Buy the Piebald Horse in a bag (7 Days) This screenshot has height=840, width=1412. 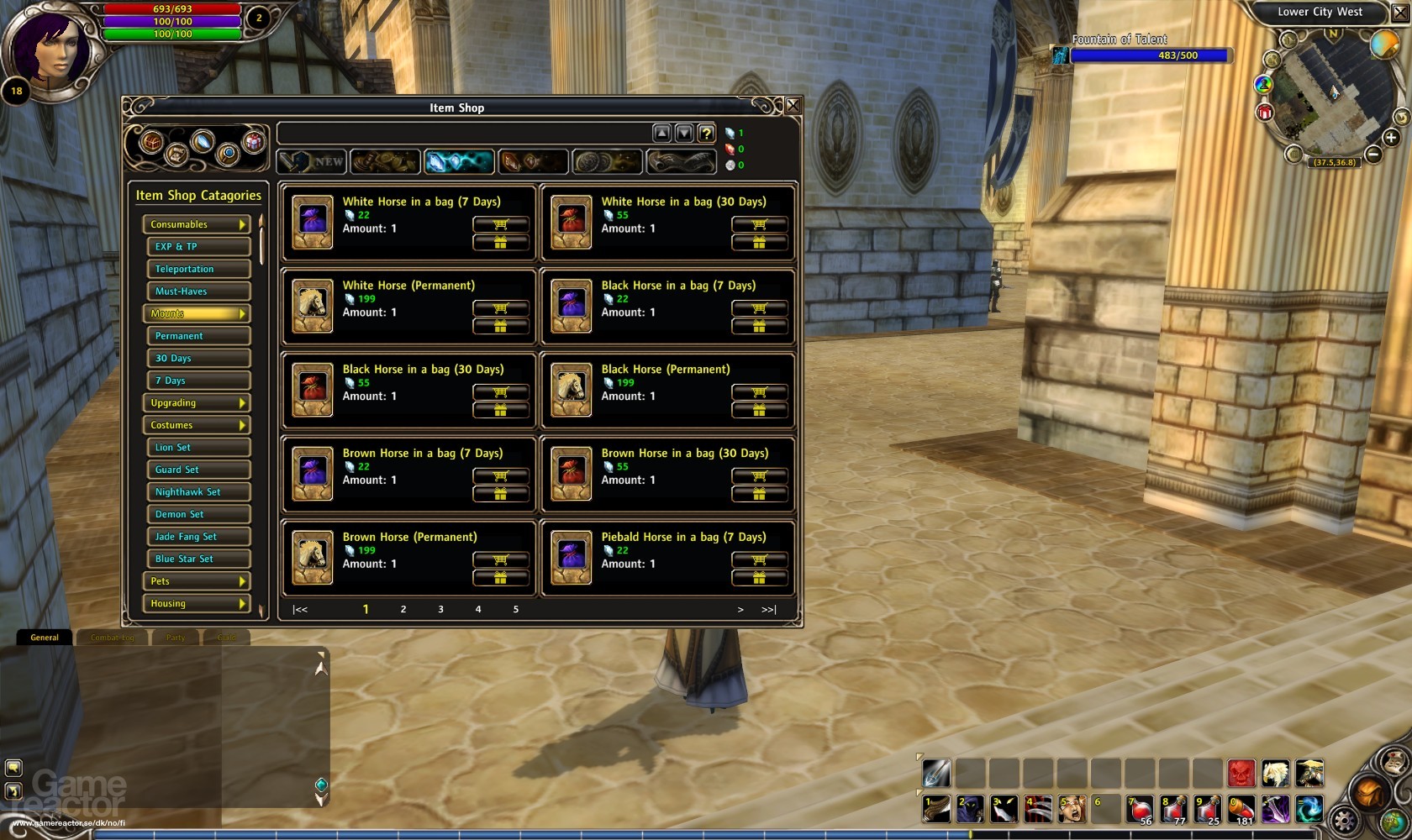[760, 560]
